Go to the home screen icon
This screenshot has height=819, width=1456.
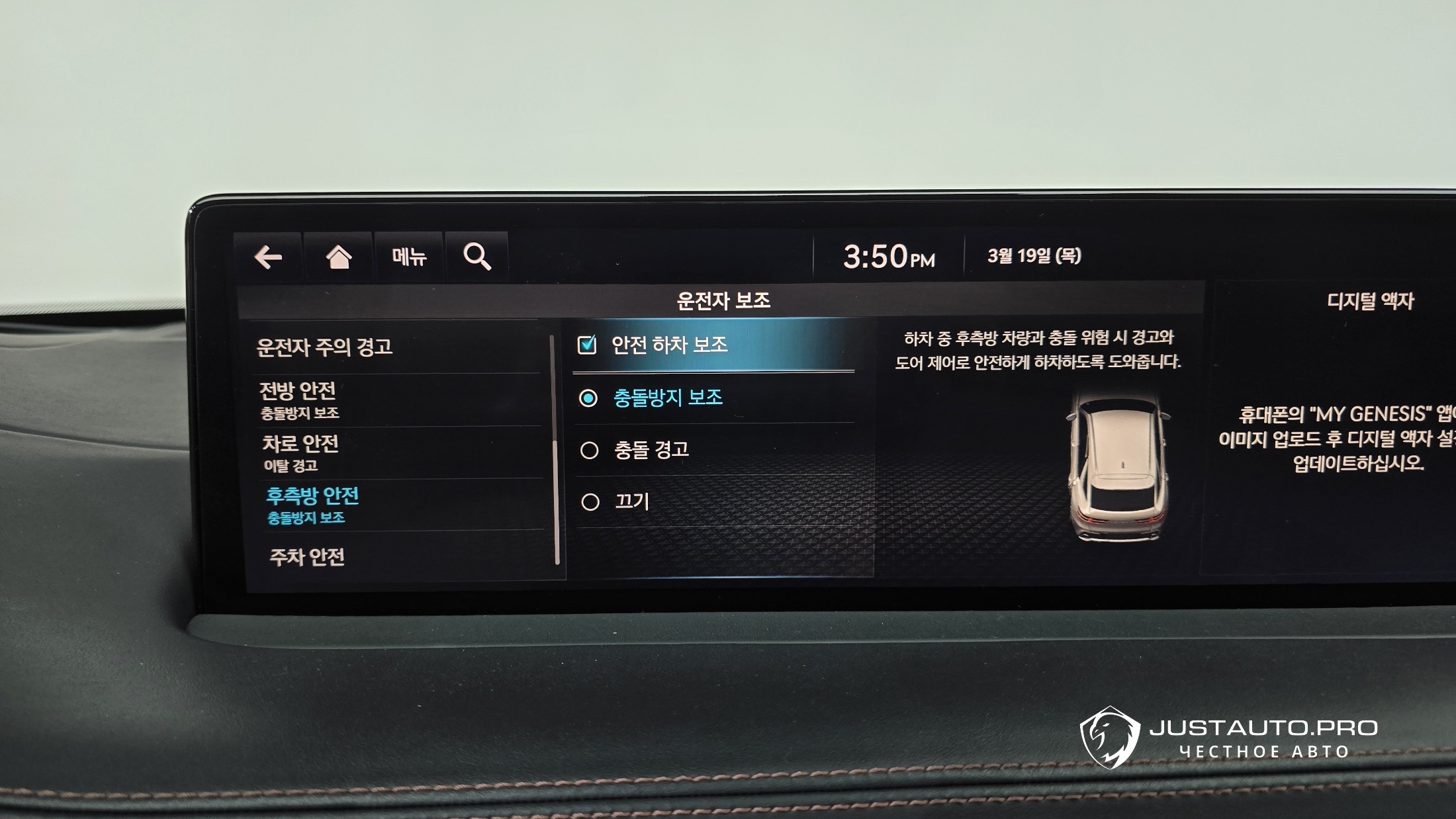[x=338, y=257]
